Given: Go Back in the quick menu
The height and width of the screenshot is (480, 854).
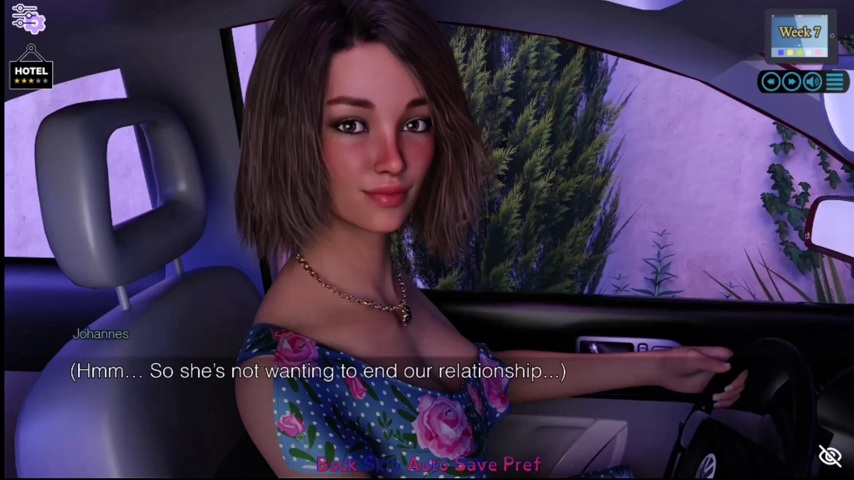Looking at the screenshot, I should pyautogui.click(x=337, y=465).
